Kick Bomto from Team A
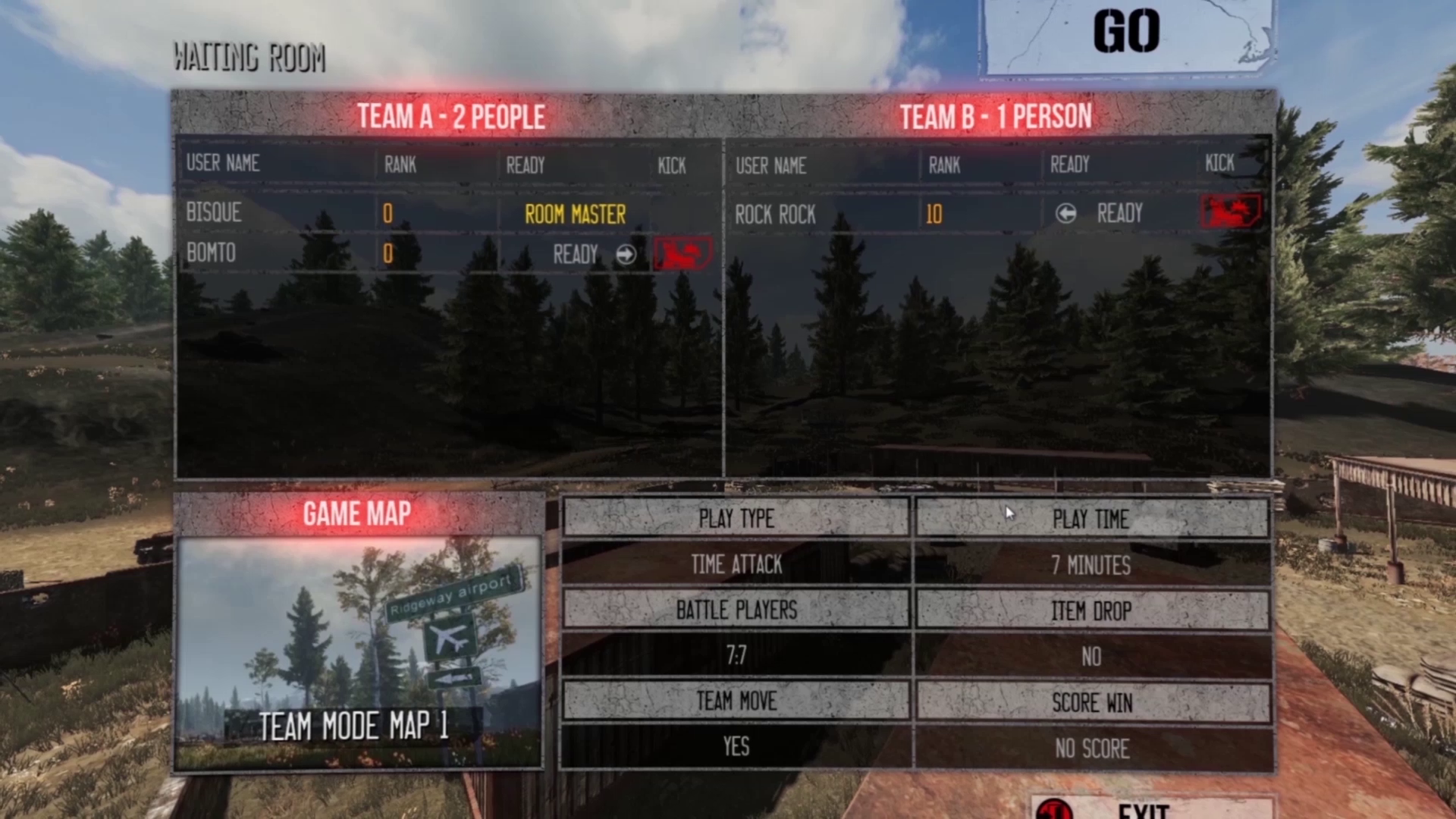This screenshot has height=819, width=1456. (x=682, y=253)
